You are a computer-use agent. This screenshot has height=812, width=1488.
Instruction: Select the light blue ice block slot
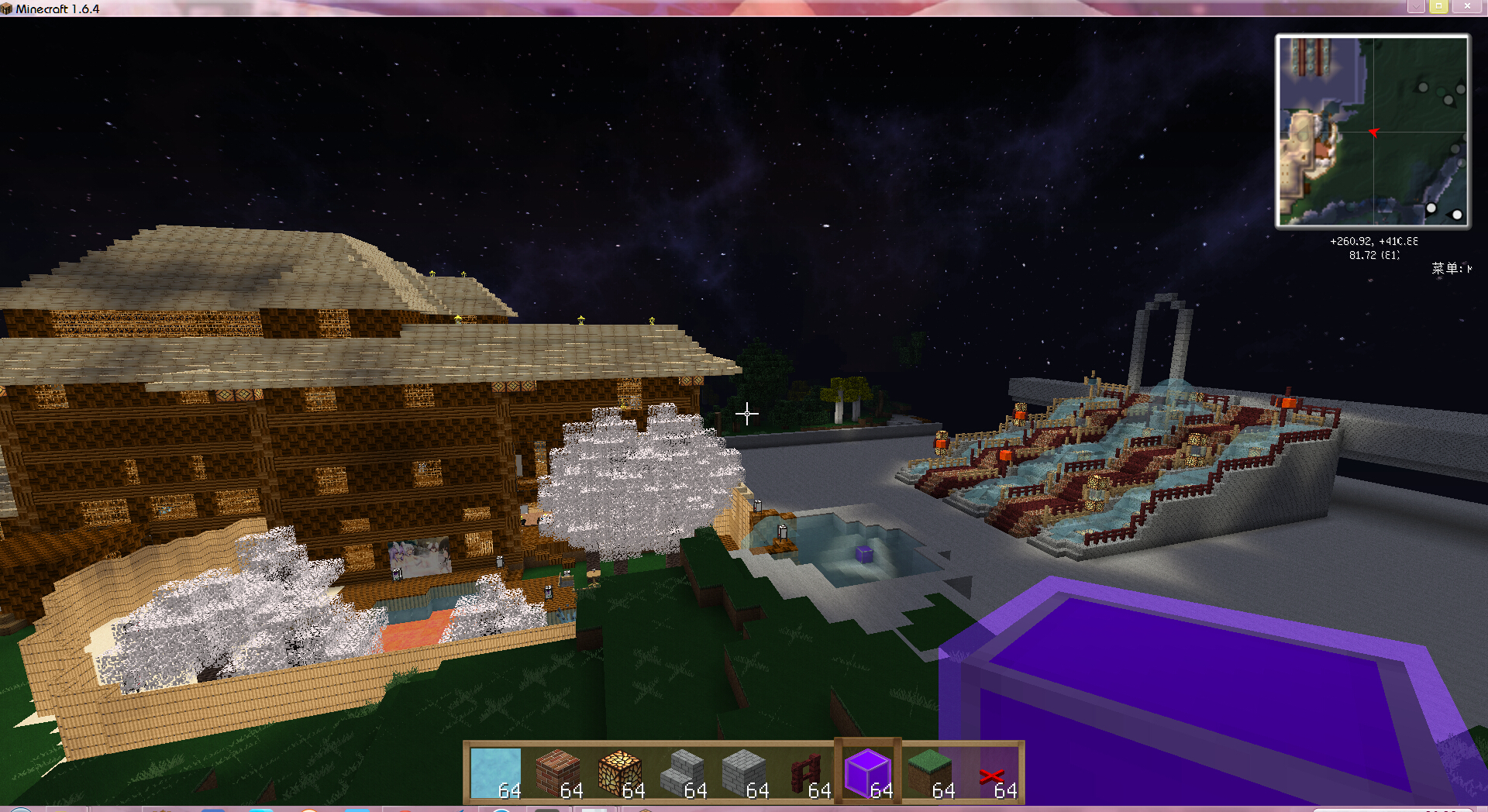(x=496, y=772)
